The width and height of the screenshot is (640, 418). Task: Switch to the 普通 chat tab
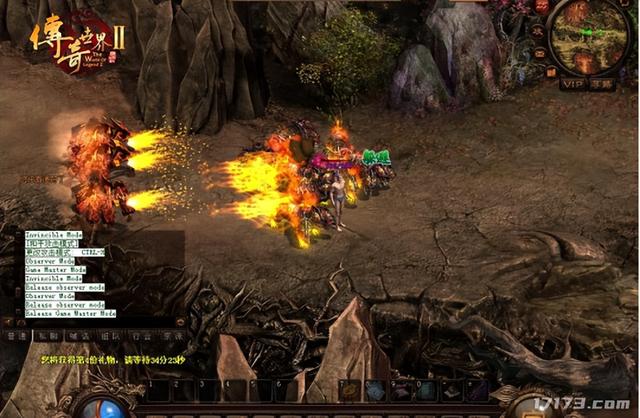click(16, 338)
